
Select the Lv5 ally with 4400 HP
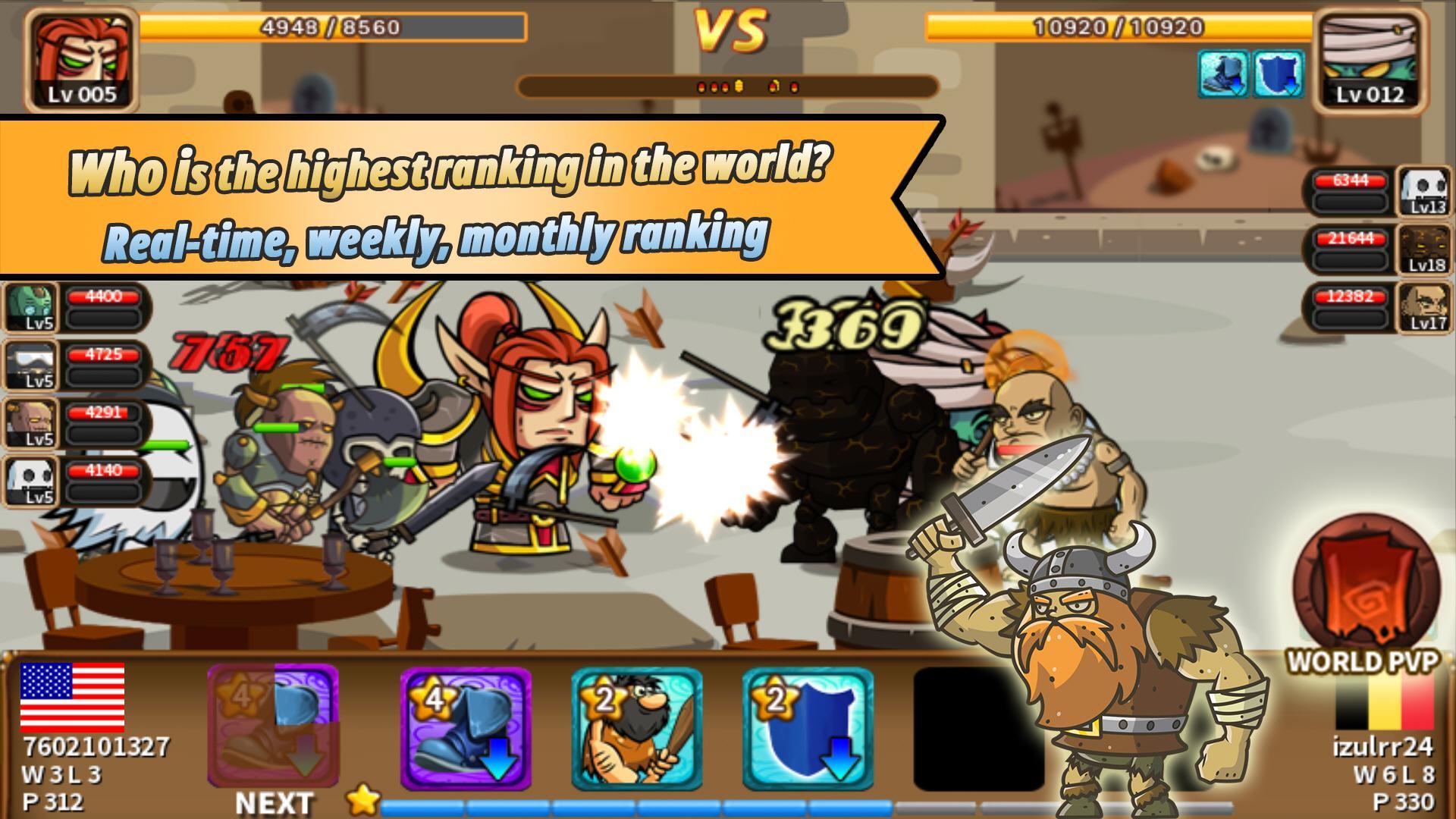(x=32, y=307)
